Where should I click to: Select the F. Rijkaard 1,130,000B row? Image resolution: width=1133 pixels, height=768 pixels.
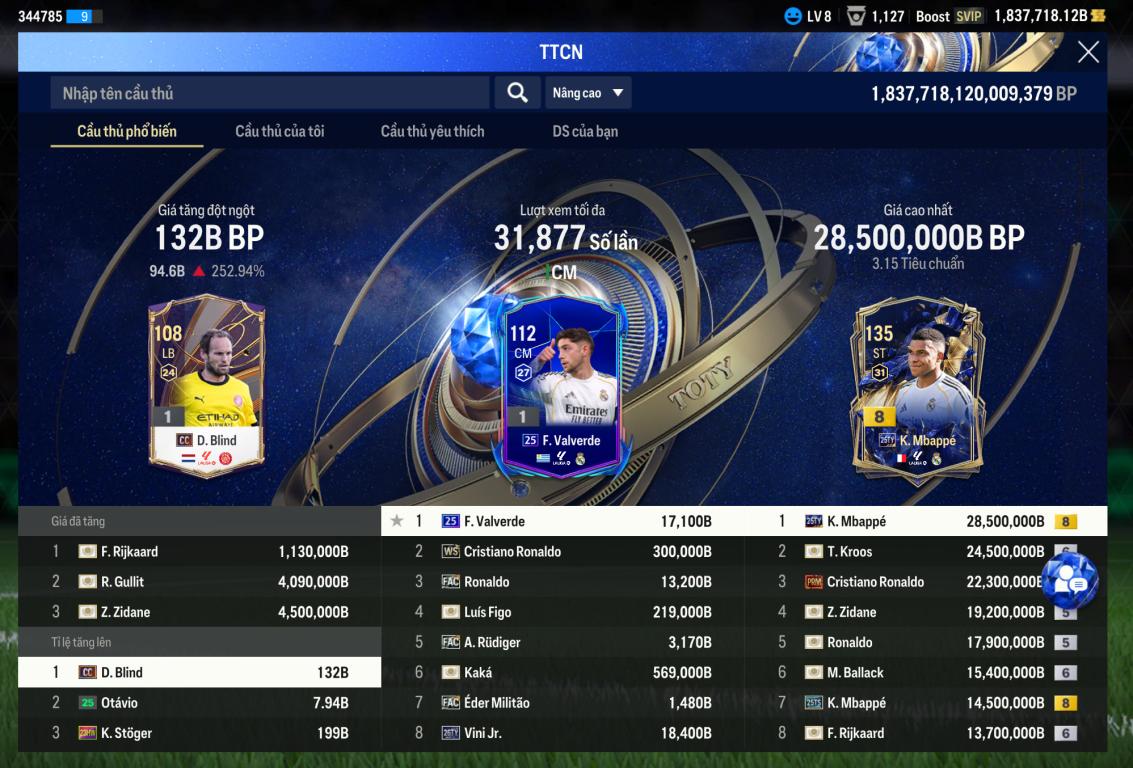tap(200, 551)
